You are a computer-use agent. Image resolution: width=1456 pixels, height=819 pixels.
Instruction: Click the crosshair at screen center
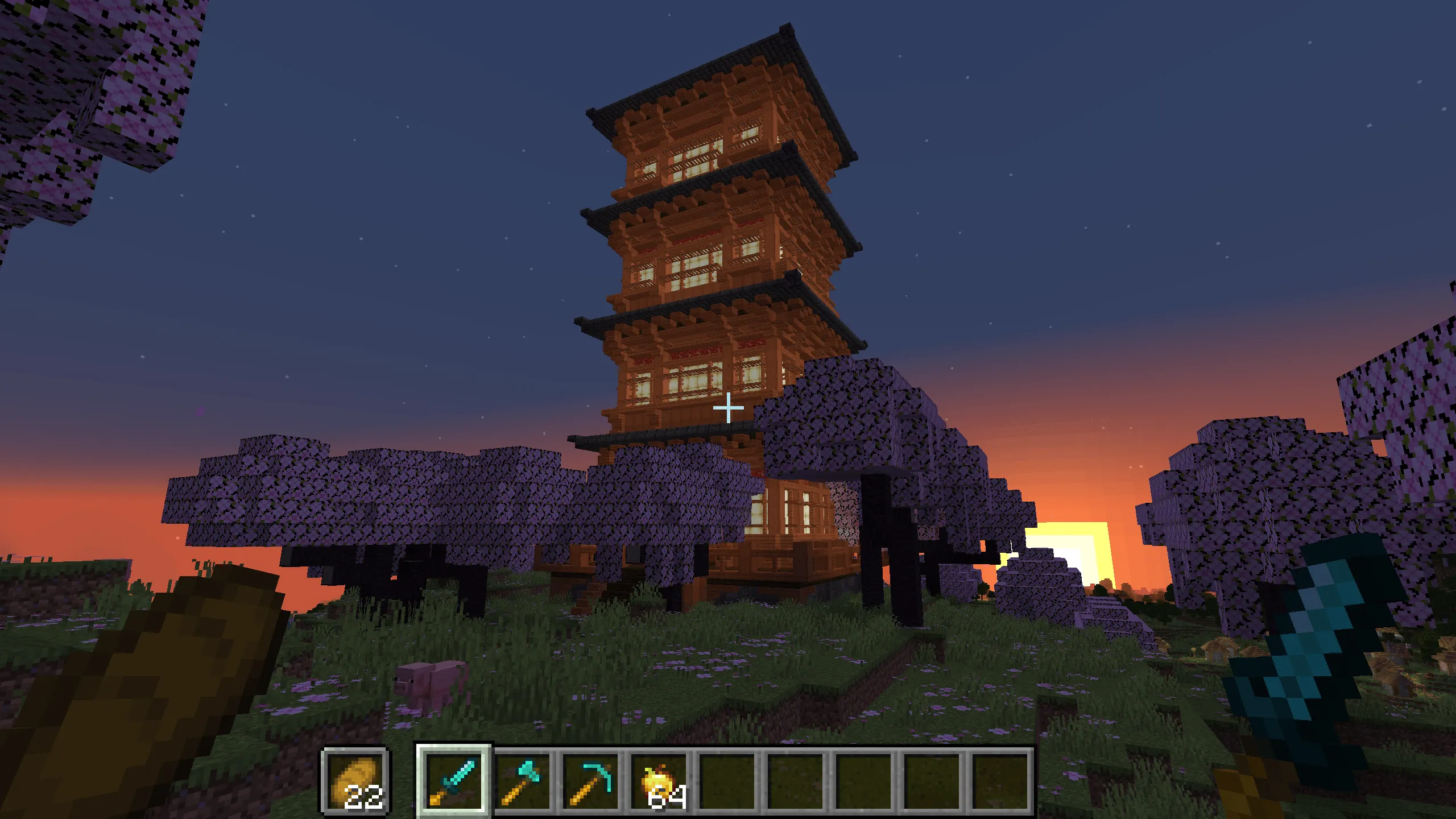728,407
